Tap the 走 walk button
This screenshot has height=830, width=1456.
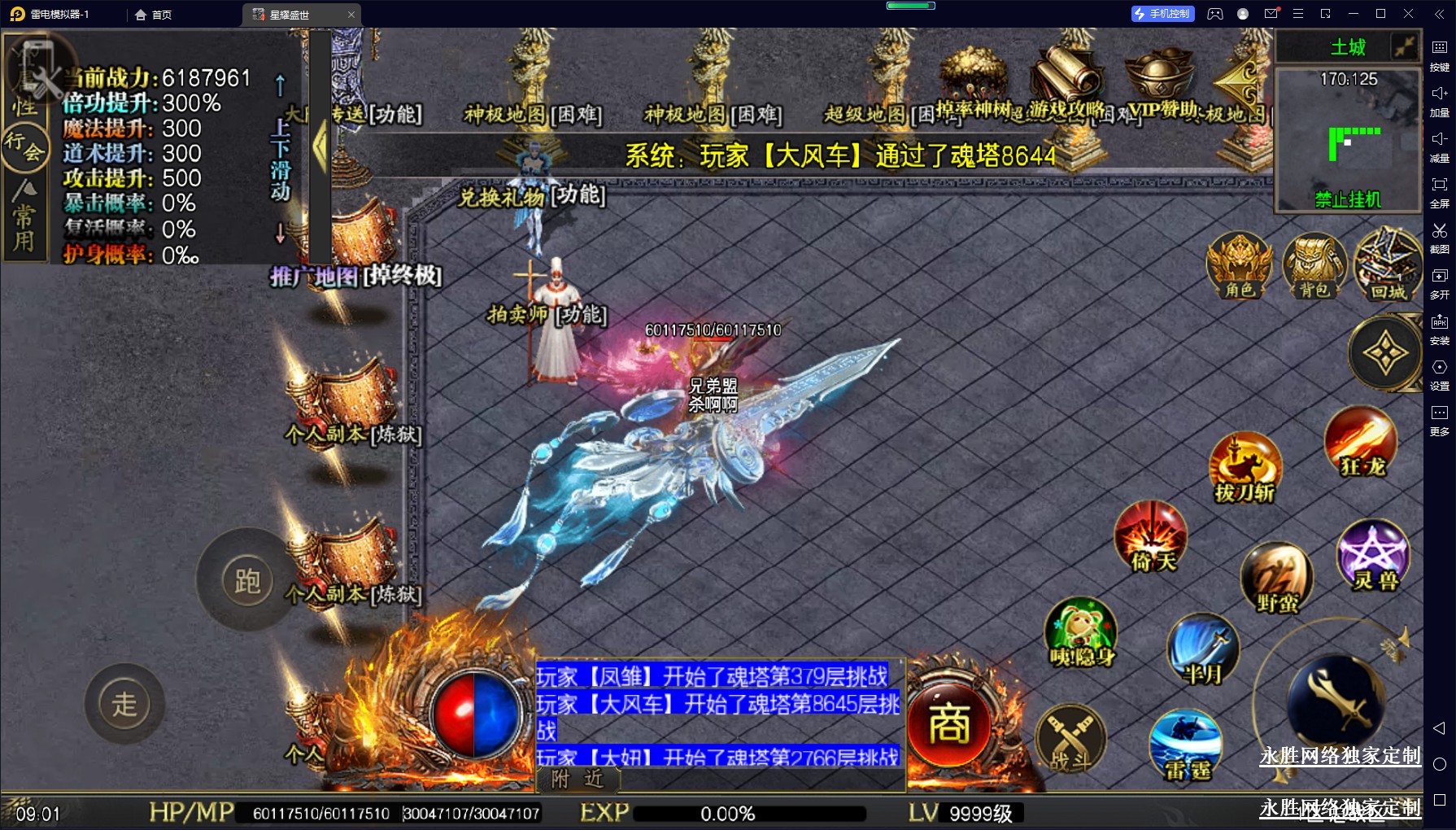(124, 704)
